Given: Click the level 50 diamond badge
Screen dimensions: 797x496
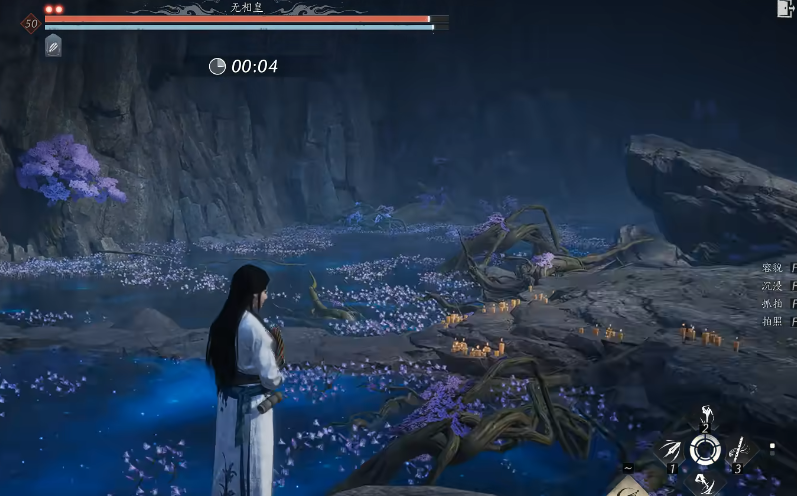Looking at the screenshot, I should (x=30, y=23).
